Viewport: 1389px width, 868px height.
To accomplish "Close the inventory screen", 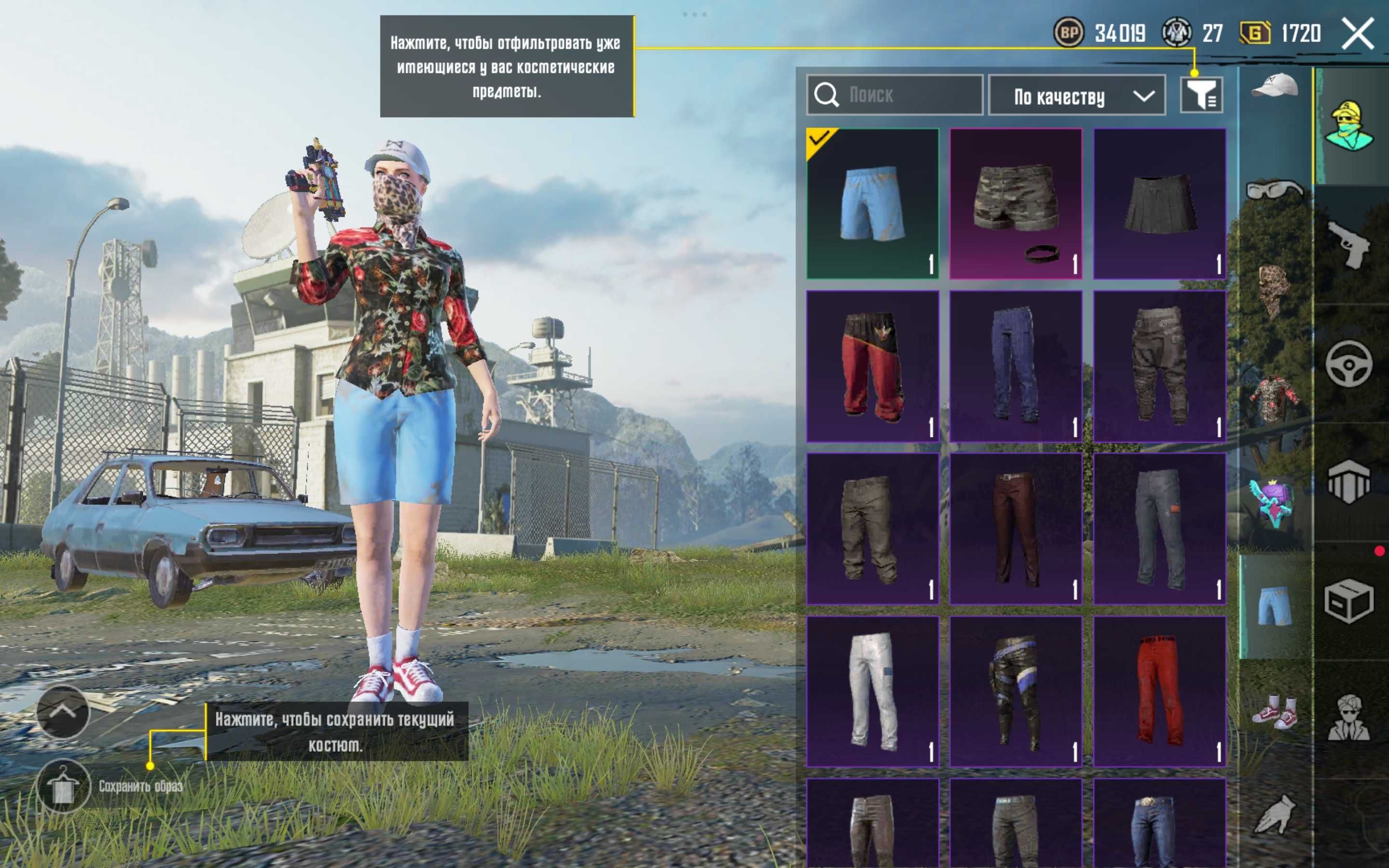I will pos(1358,34).
